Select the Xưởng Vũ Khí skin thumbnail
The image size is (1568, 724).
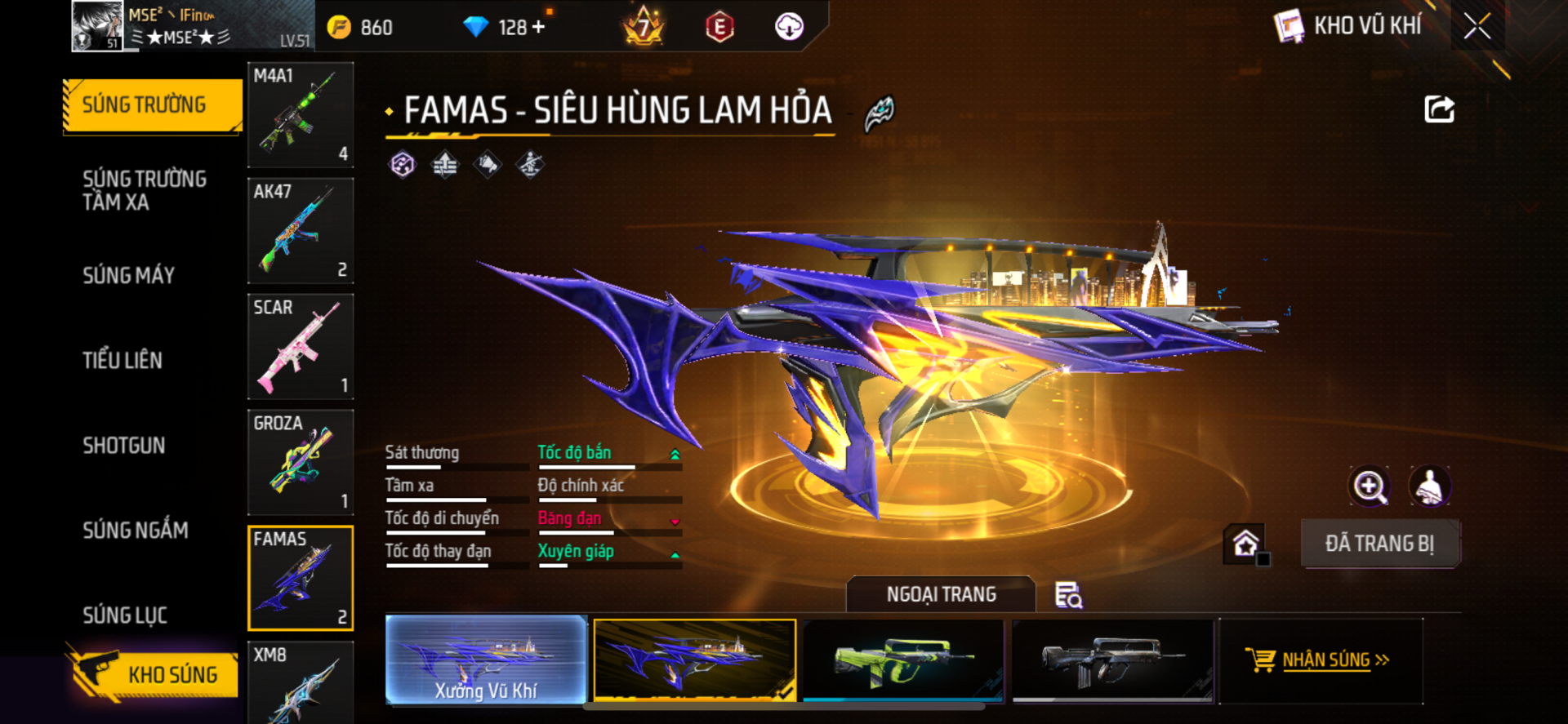click(x=486, y=660)
